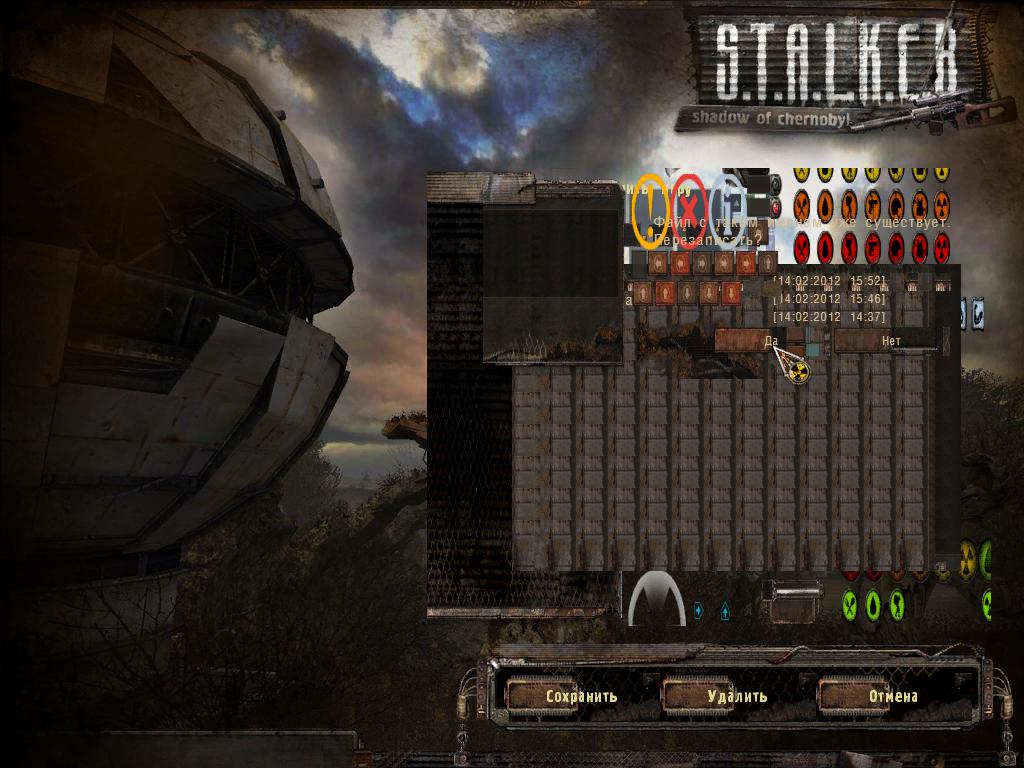Choose the save entry from 14:37

831,317
